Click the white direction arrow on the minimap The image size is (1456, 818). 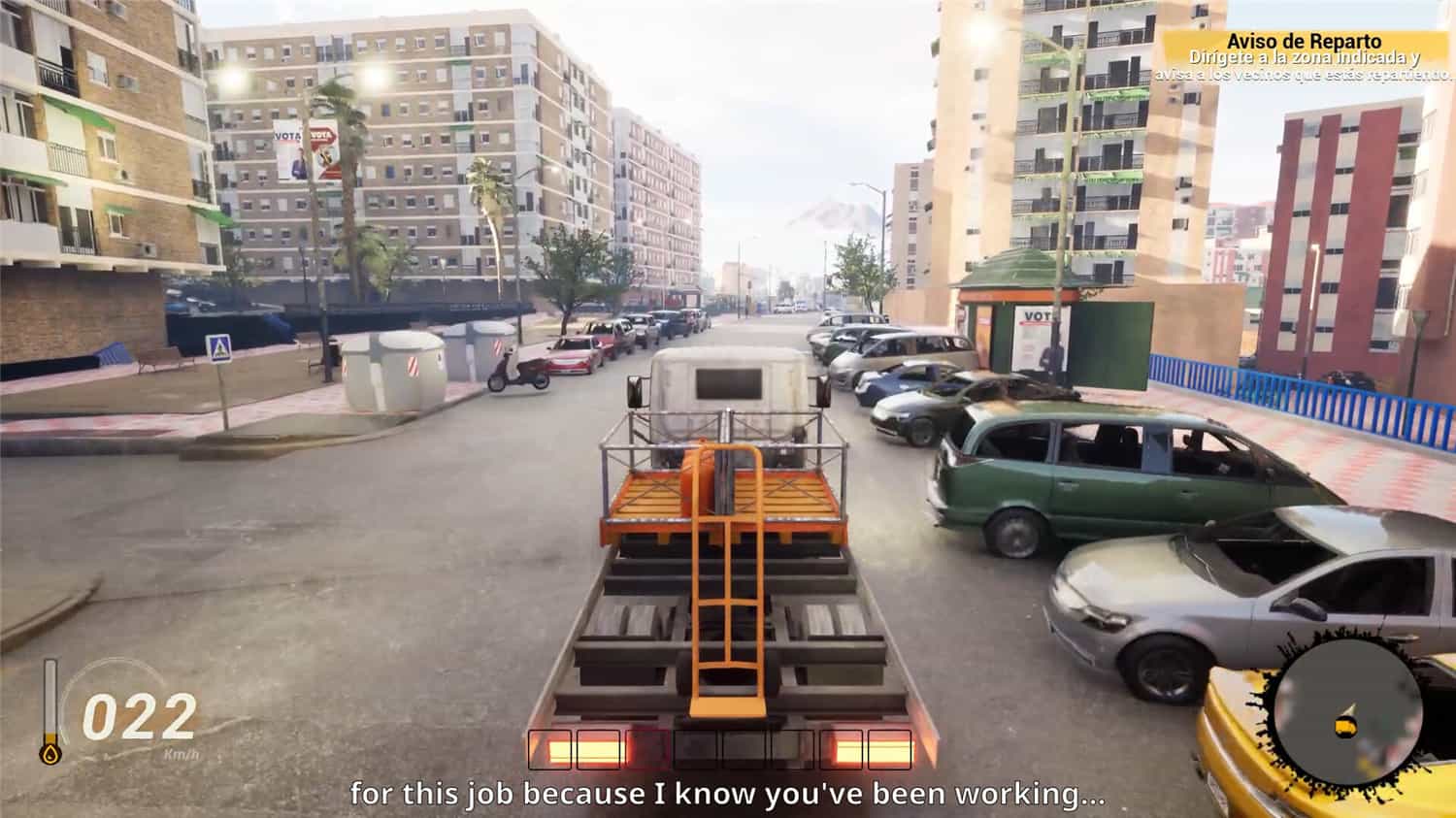click(1350, 707)
